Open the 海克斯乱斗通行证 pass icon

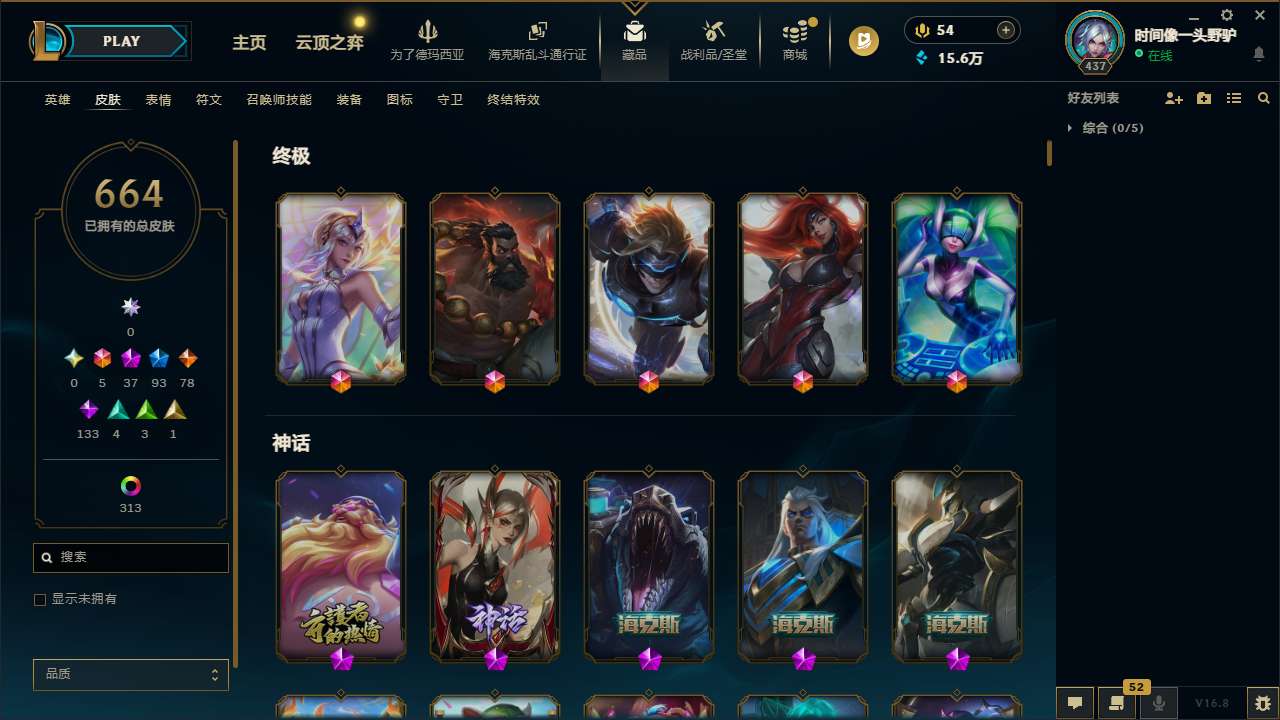pyautogui.click(x=537, y=40)
